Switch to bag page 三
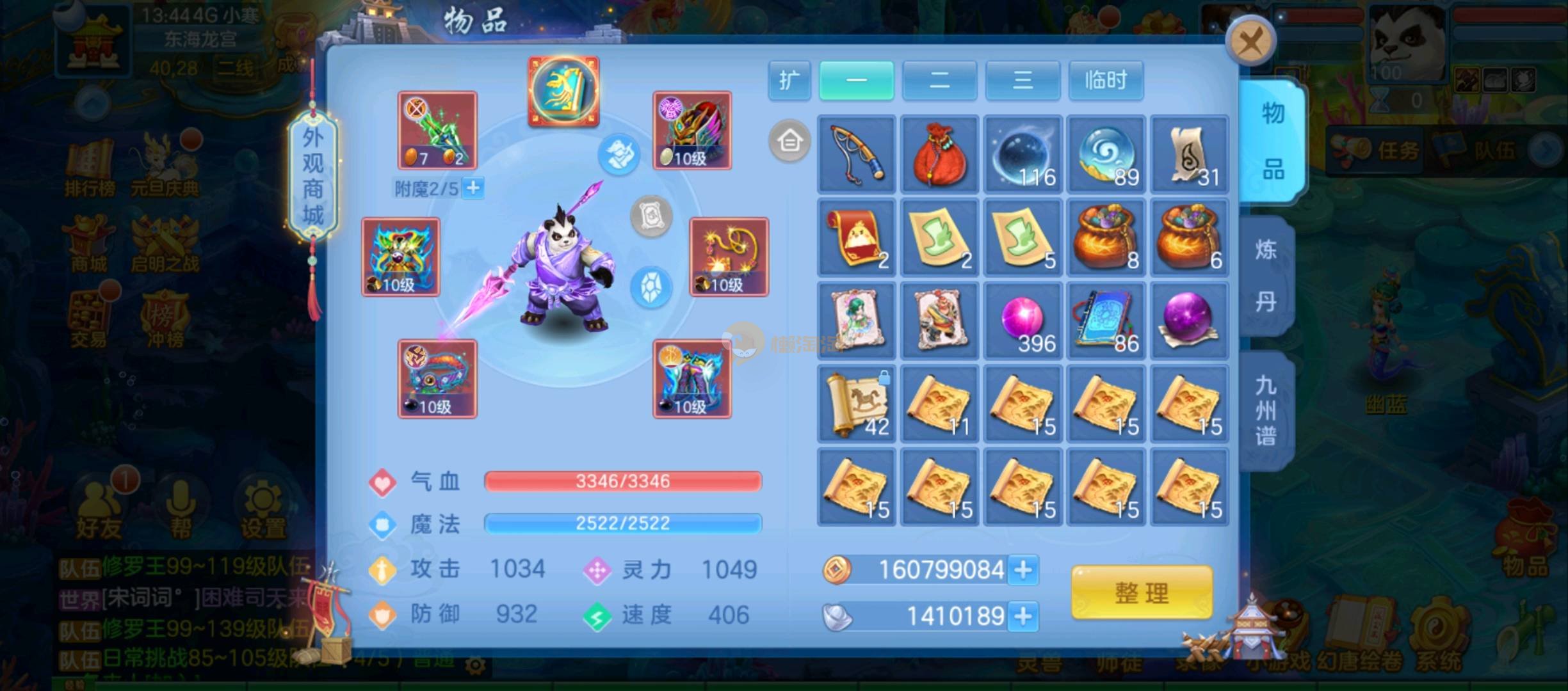 coord(1022,81)
